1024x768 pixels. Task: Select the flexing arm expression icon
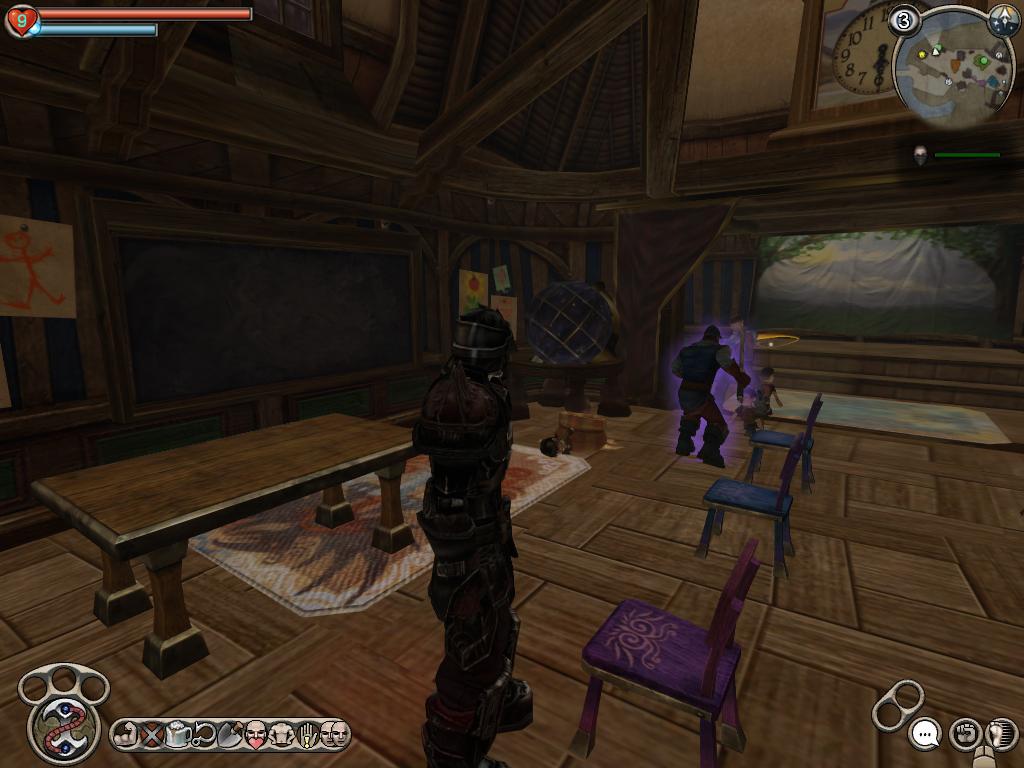click(x=125, y=736)
